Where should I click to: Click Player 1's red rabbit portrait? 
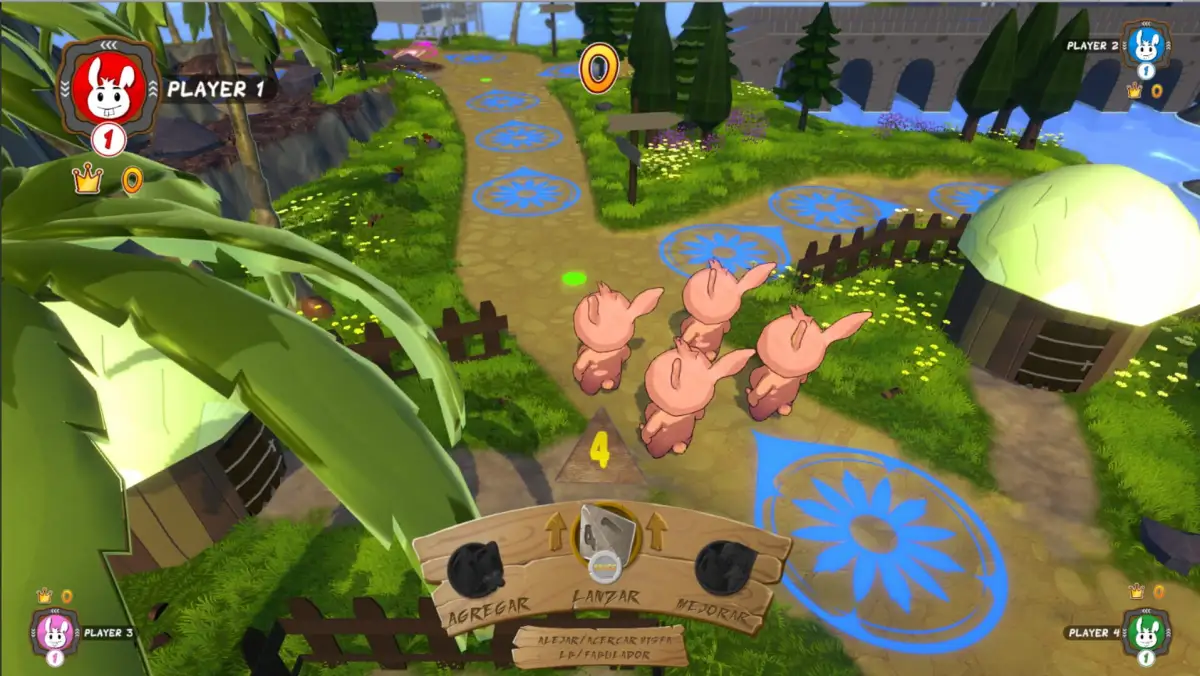pos(107,88)
